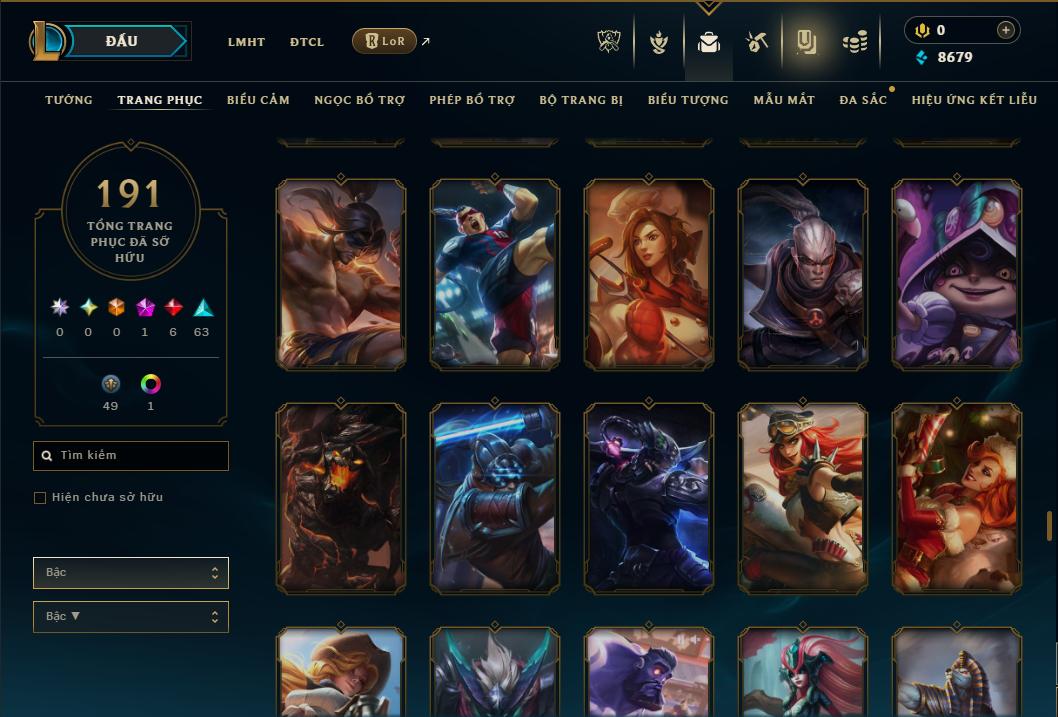
Task: Open the ĐA SẮC tab
Action: (x=863, y=100)
